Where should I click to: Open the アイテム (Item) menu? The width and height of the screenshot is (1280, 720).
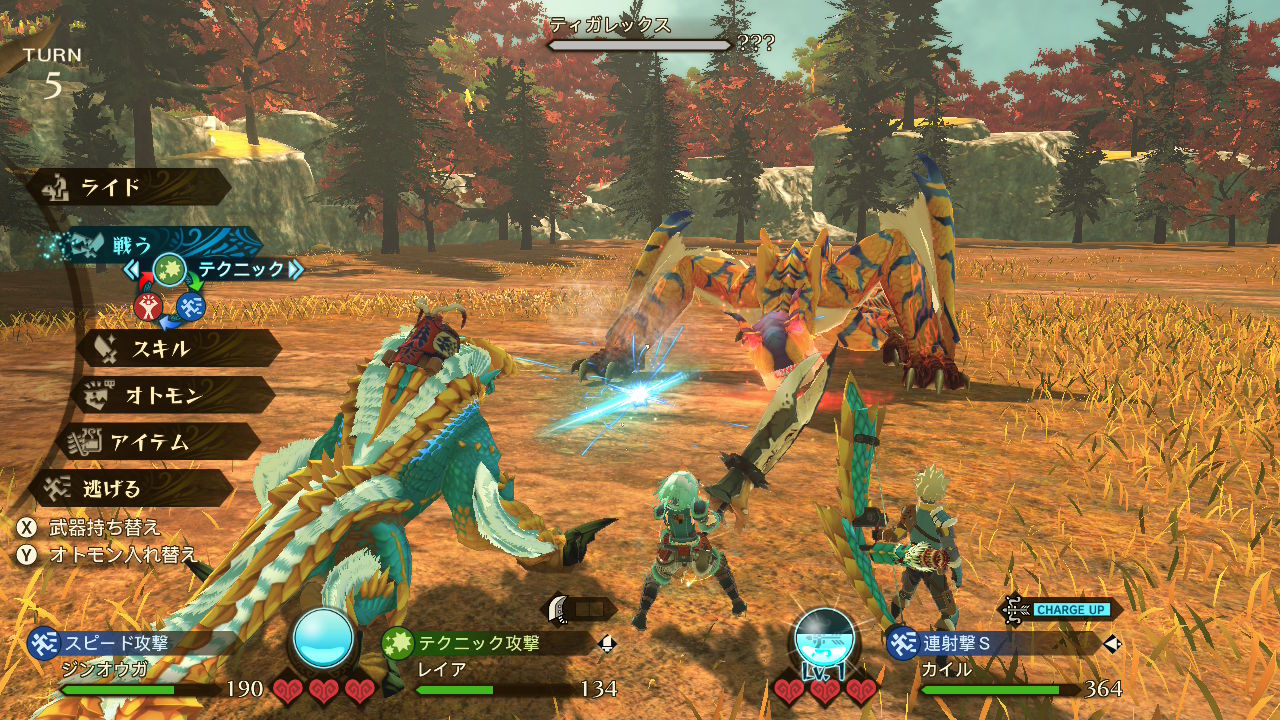160,441
